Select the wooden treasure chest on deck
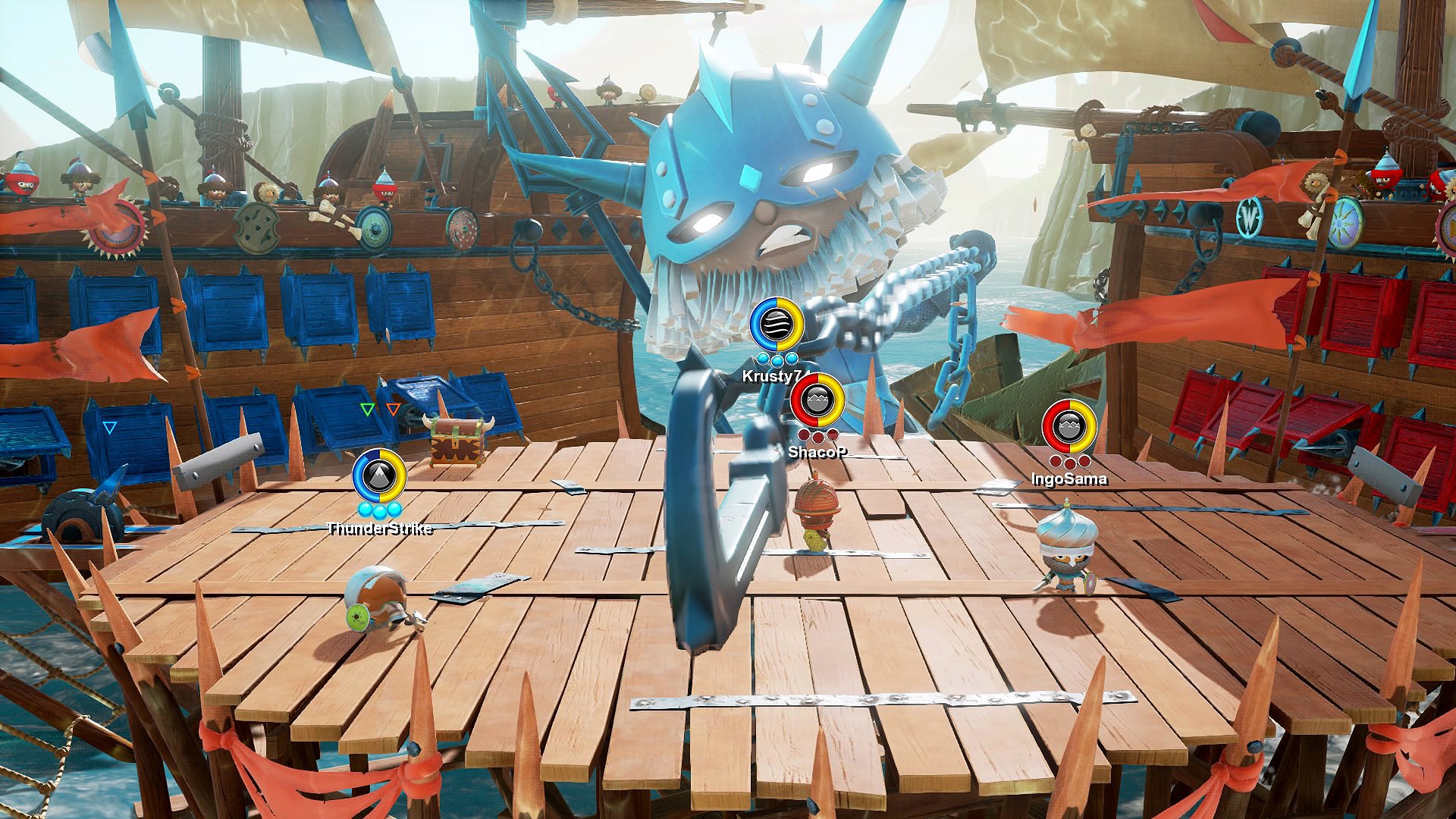The image size is (1456, 819). 456,441
